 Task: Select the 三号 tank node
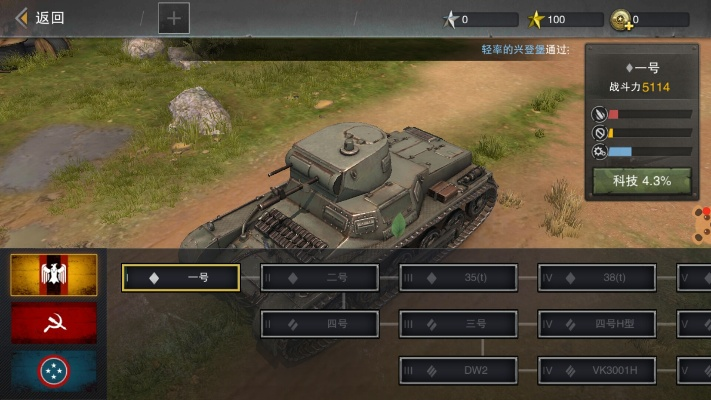pyautogui.click(x=459, y=324)
